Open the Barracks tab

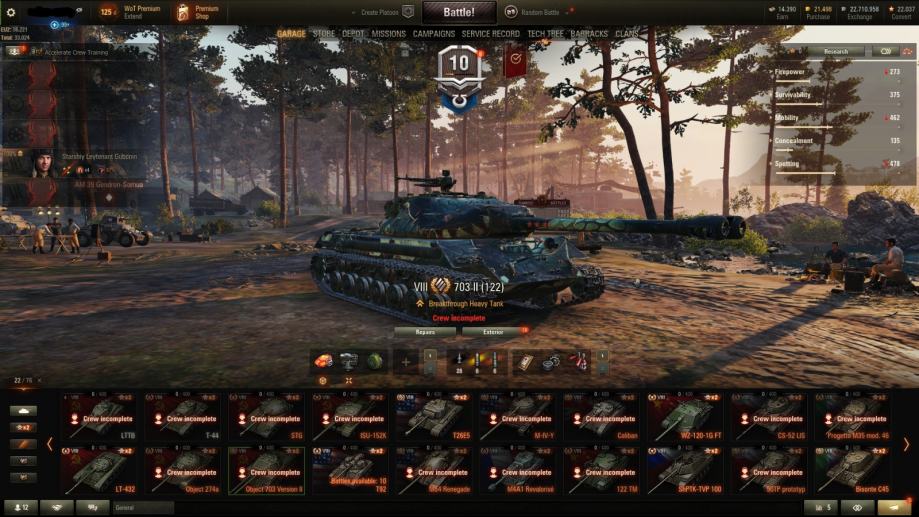click(589, 34)
